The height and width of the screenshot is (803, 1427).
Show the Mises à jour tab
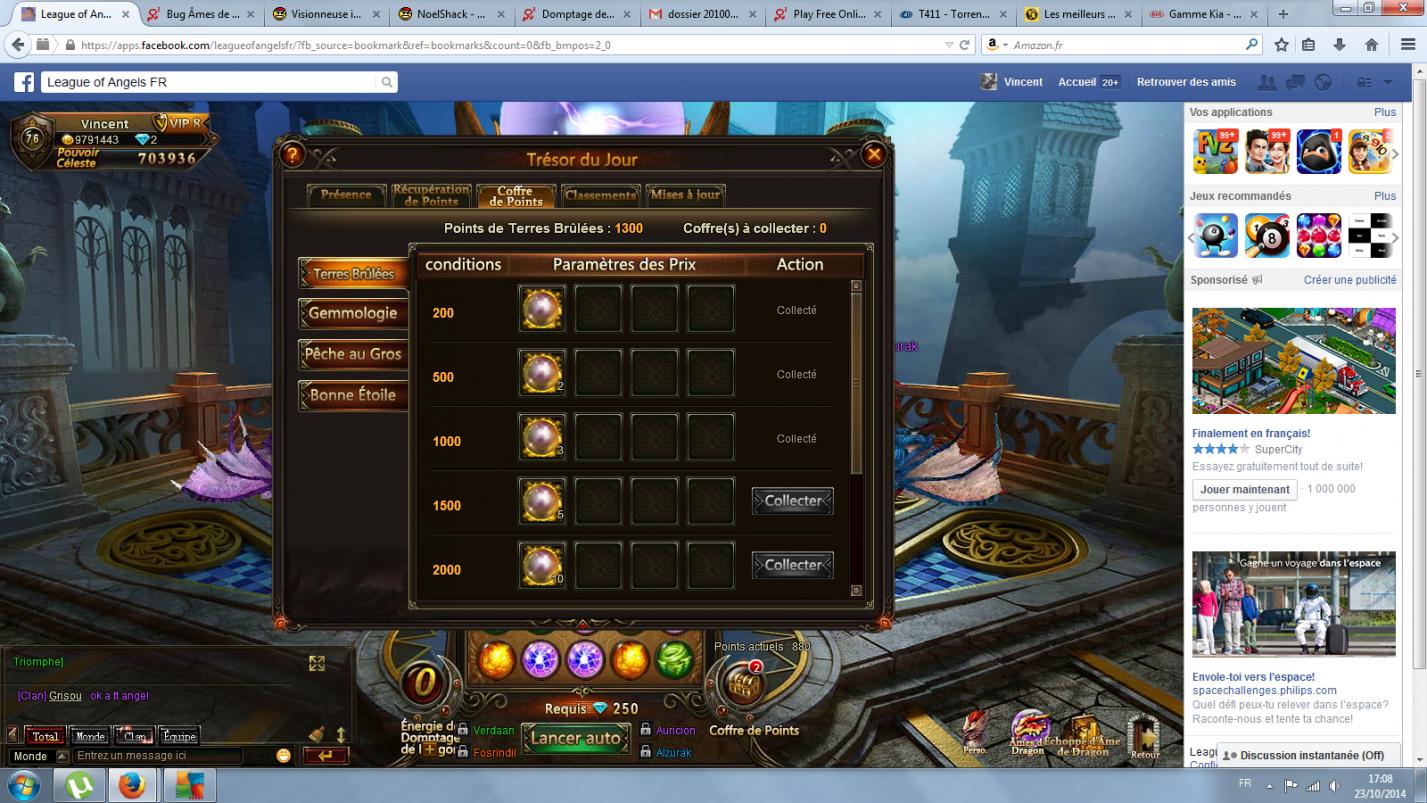(x=685, y=195)
